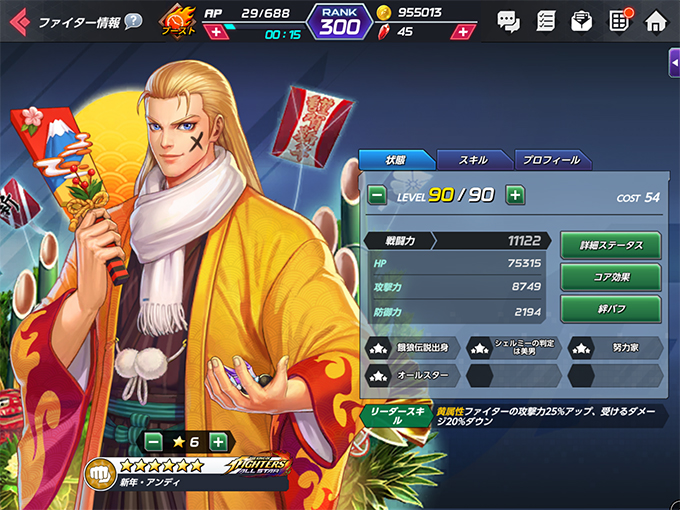Add rubies with the red plus button
680x510 pixels.
(x=461, y=32)
